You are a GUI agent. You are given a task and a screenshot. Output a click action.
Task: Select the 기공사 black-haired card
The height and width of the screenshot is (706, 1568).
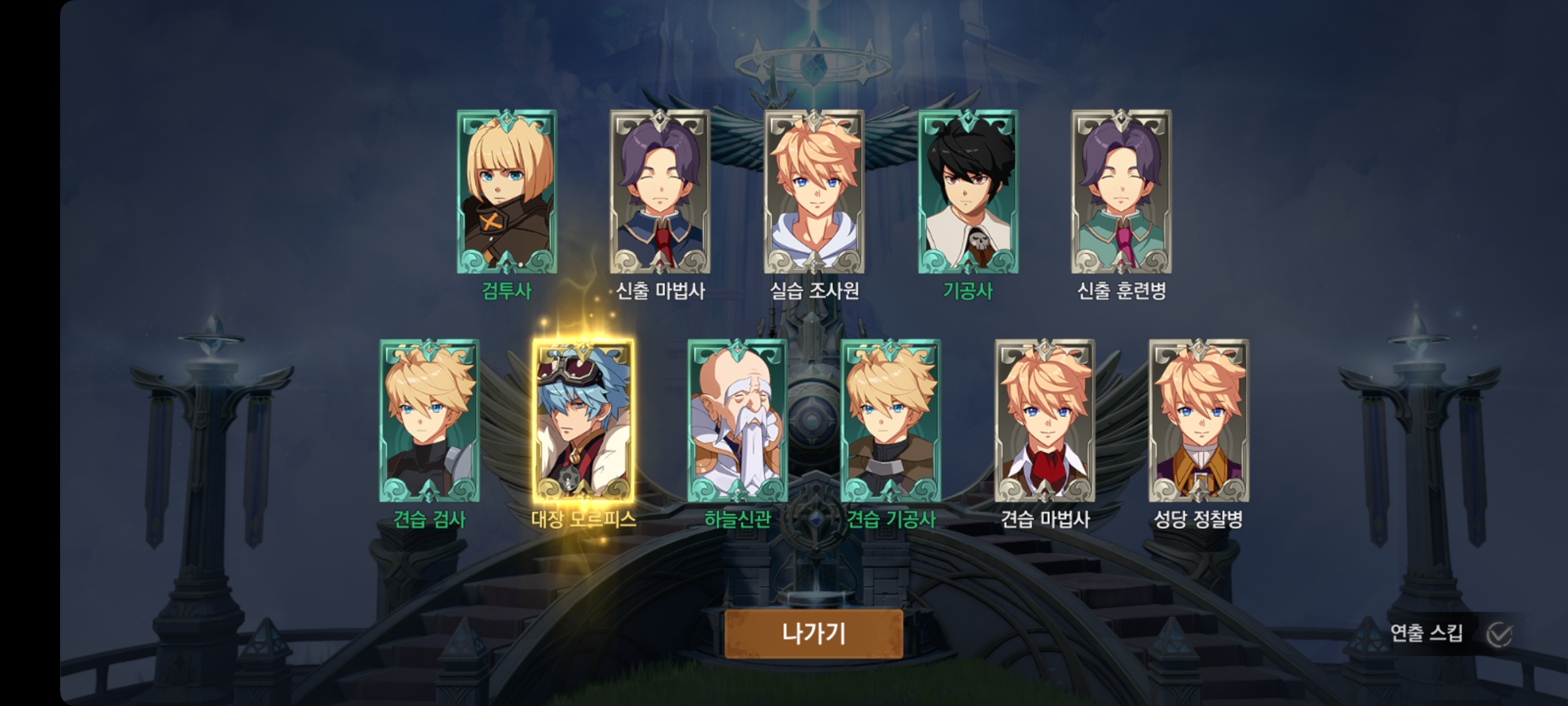(x=968, y=192)
